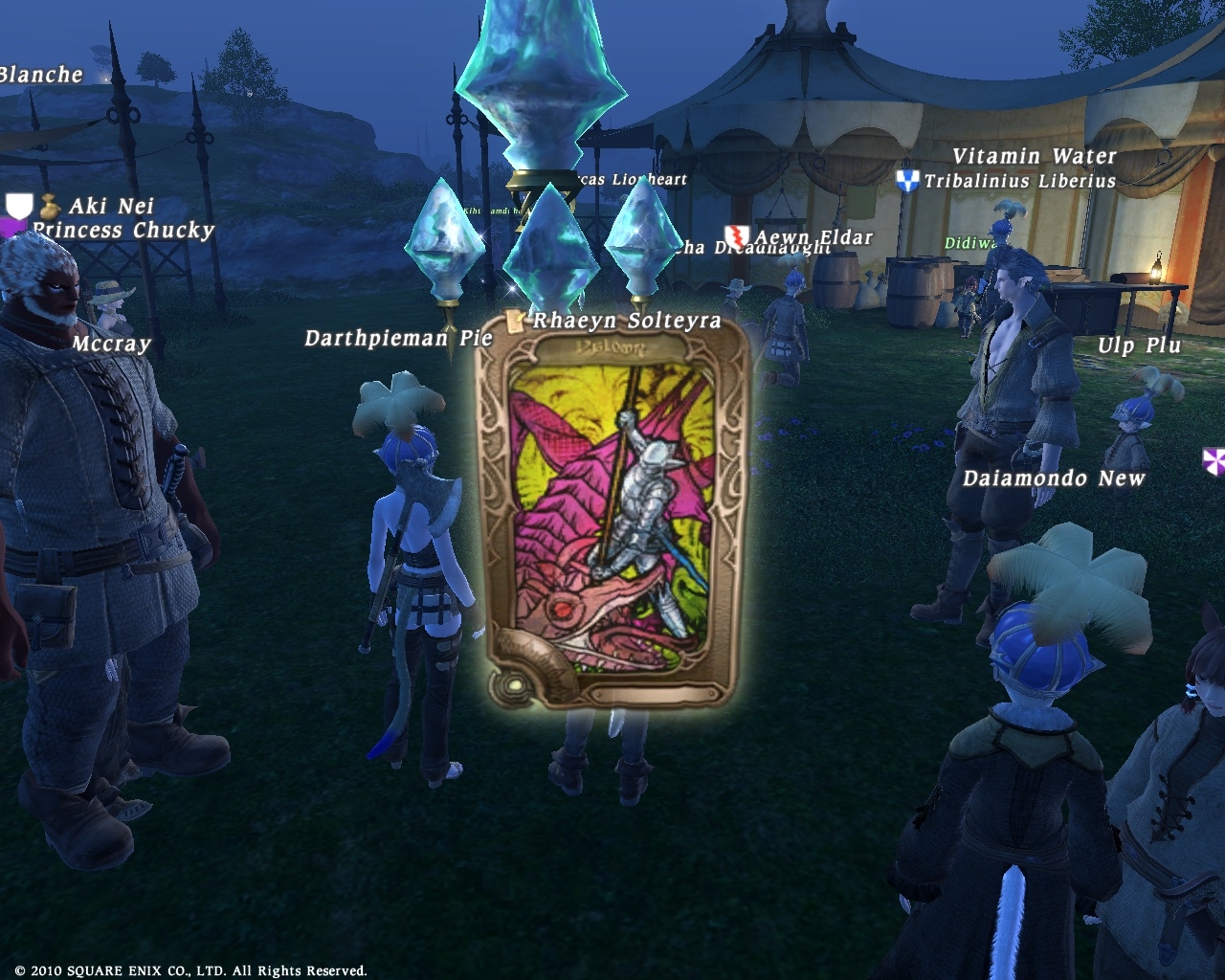The height and width of the screenshot is (980, 1225).
Task: Target the Tribalinius Liberius nameplate
Action: coord(1019,181)
